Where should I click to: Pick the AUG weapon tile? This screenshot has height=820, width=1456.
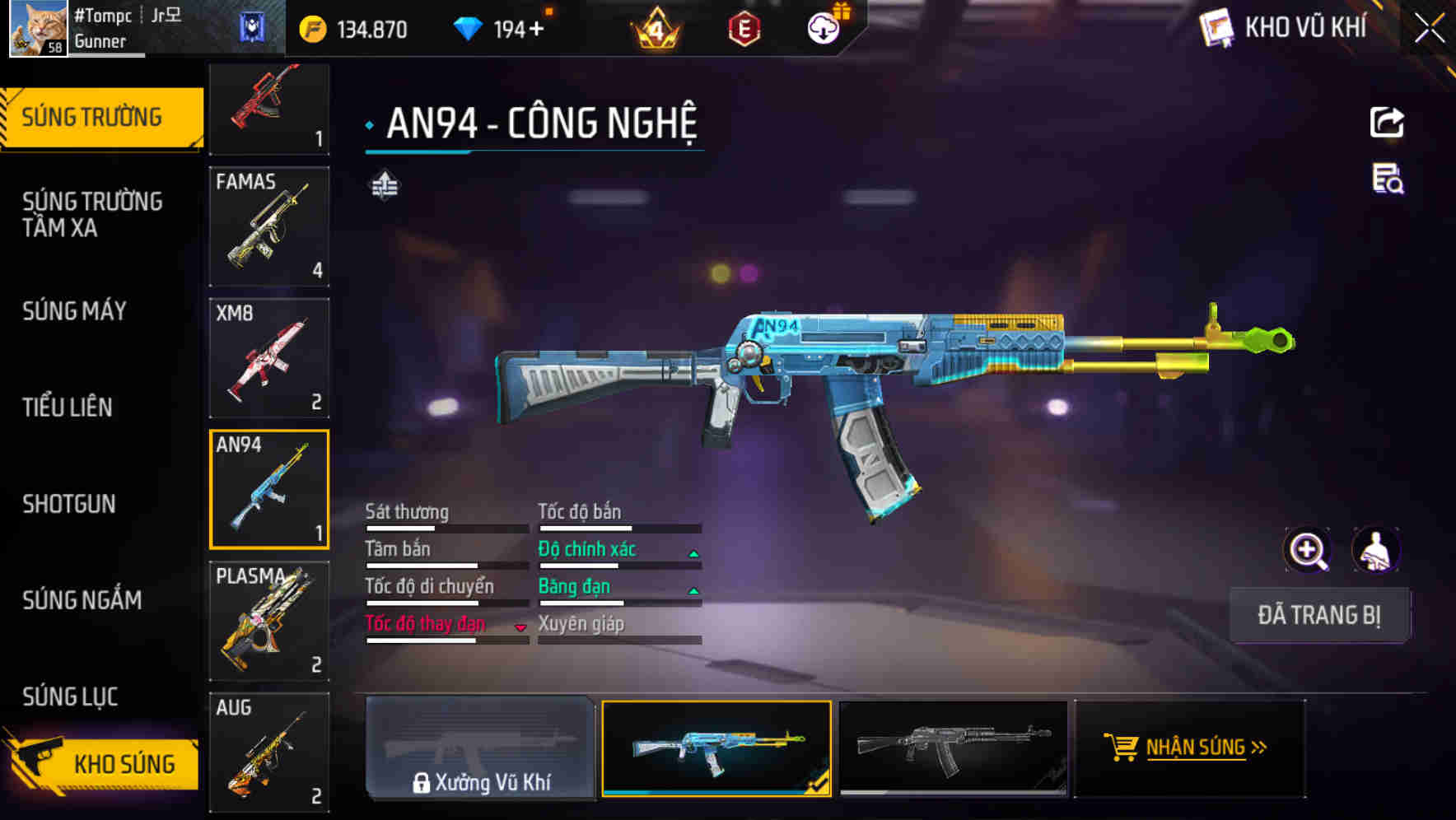pyautogui.click(x=269, y=752)
